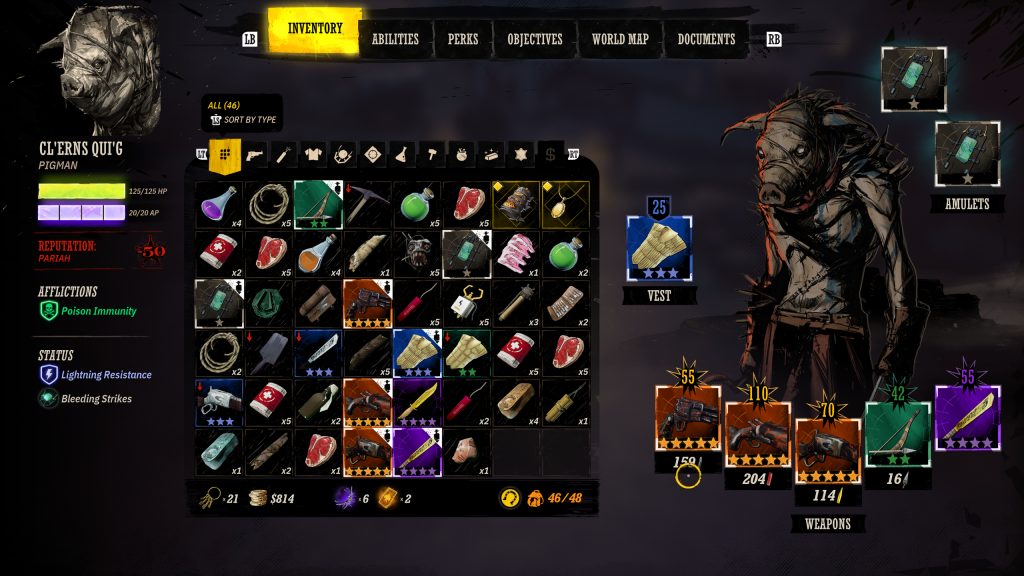
Task: Click the Sort By Type button
Action: pyautogui.click(x=244, y=120)
